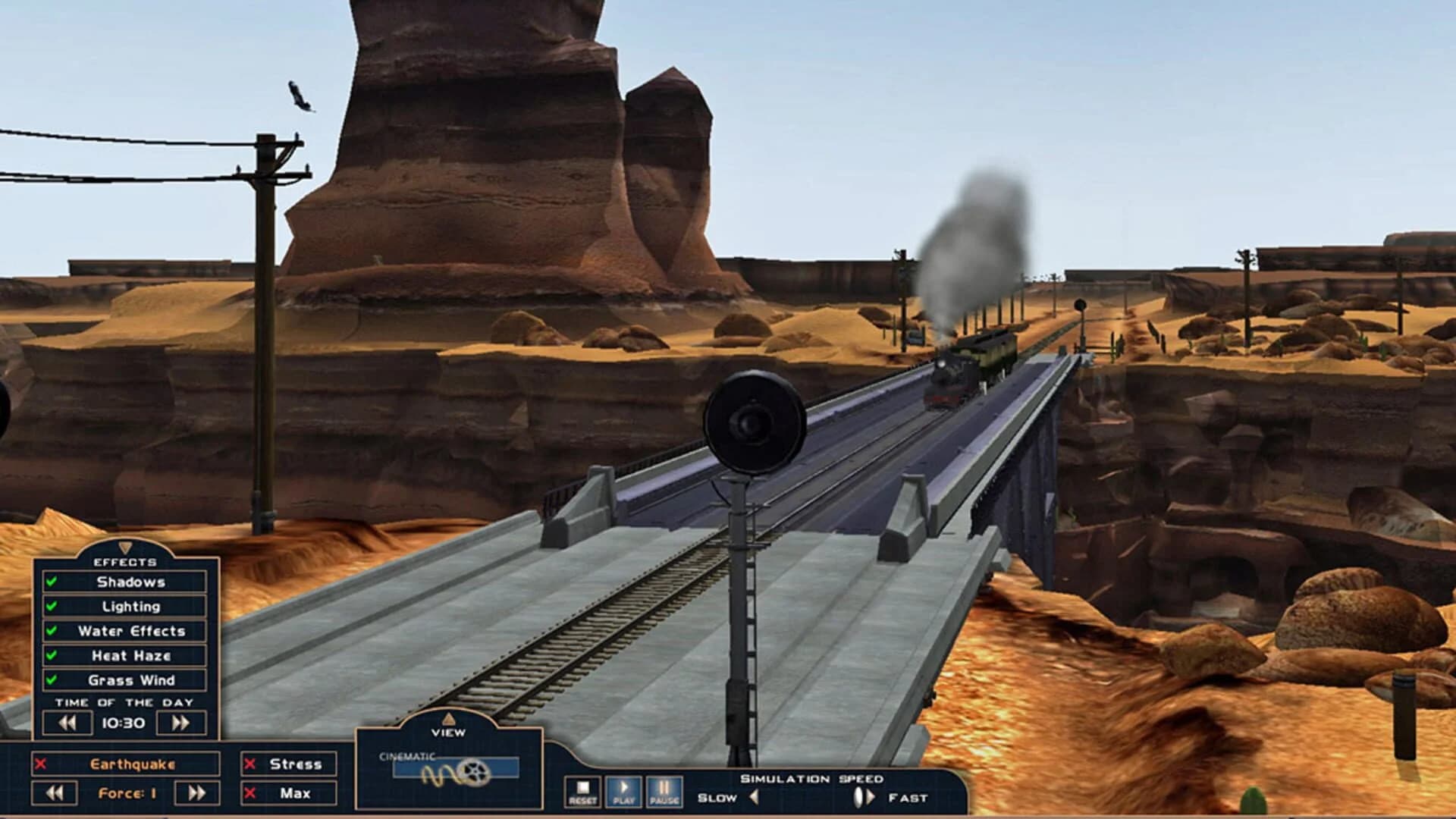This screenshot has height=819, width=1456.
Task: Click the 10:30 time display
Action: pos(122,722)
